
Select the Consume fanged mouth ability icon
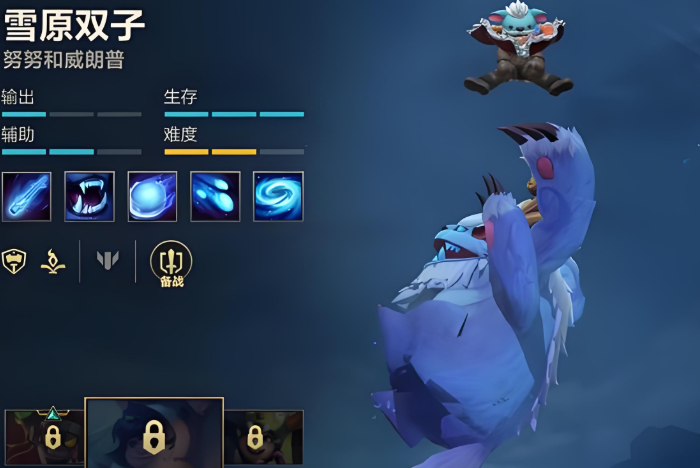click(90, 196)
